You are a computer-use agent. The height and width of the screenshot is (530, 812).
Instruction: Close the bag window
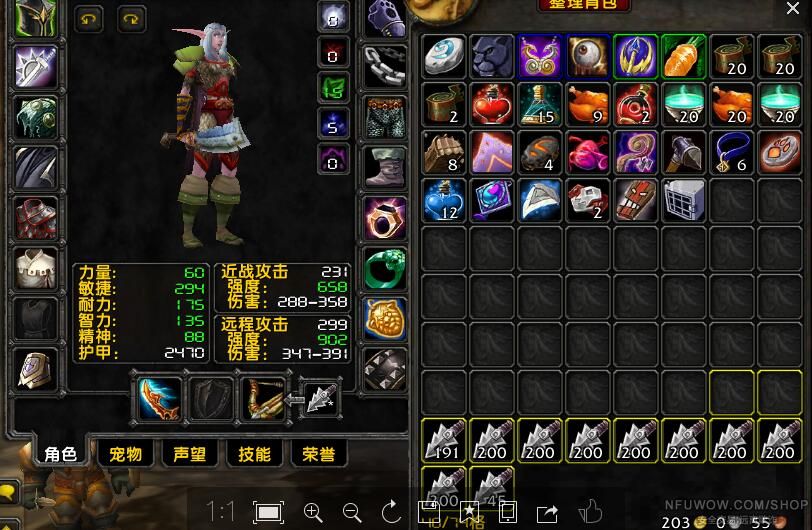tap(793, 9)
